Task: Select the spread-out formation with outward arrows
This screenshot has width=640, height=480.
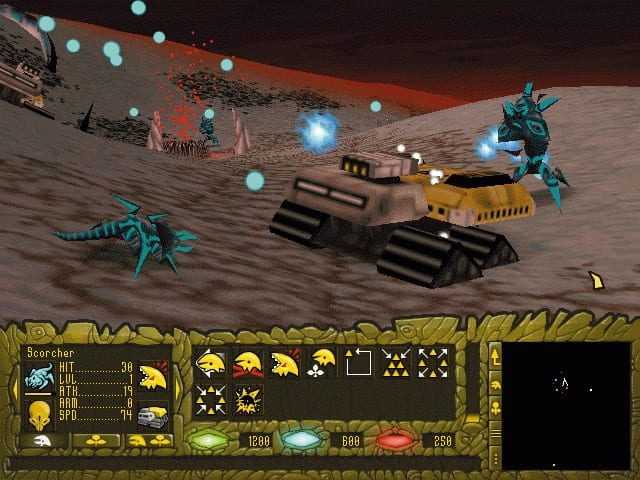Action: click(x=434, y=362)
